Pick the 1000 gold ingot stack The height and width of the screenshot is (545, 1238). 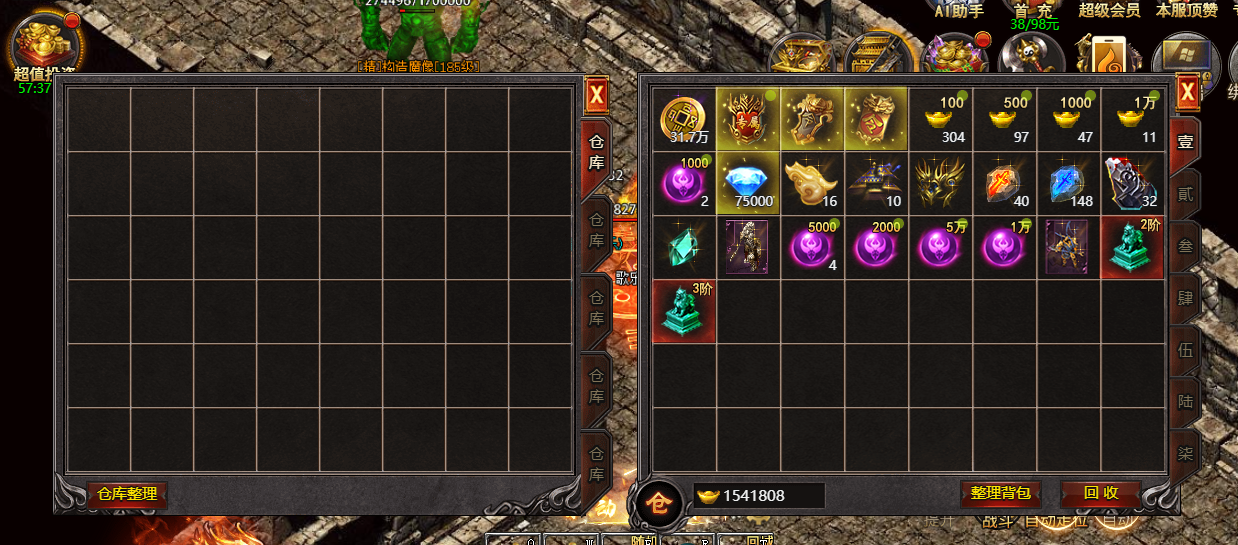(1069, 120)
